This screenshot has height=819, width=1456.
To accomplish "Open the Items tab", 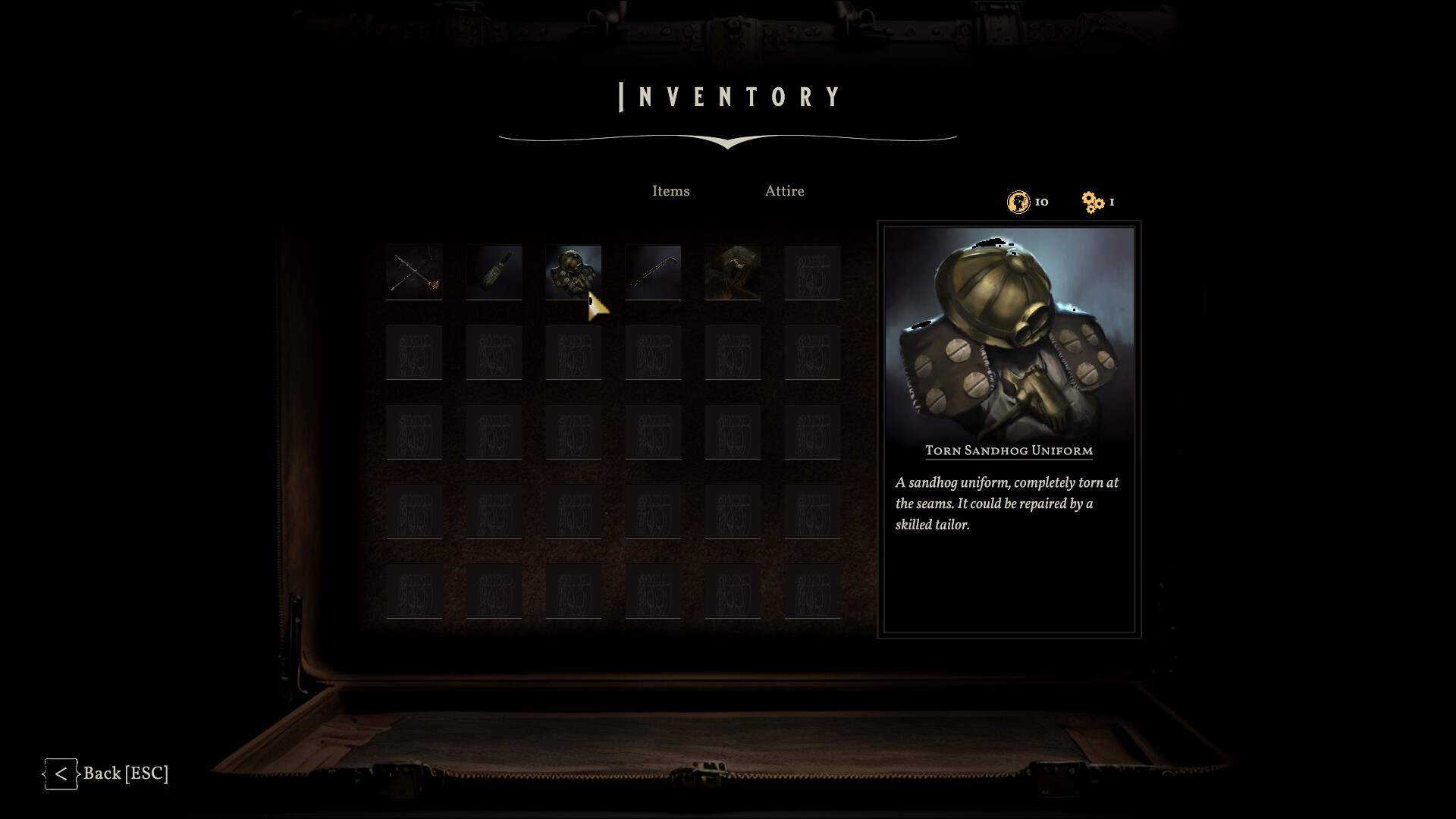I will point(671,191).
